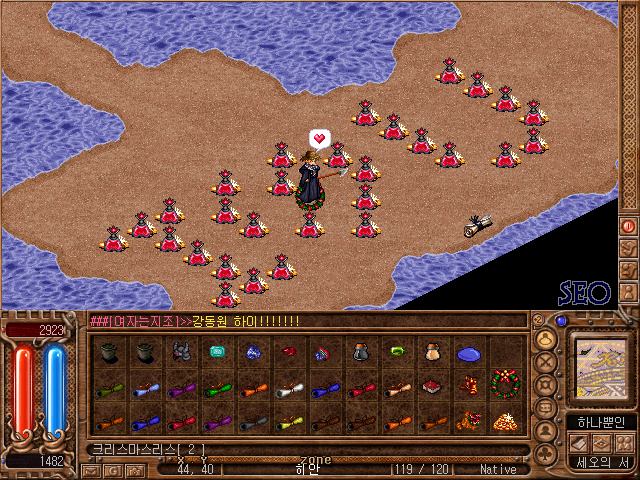Image resolution: width=640 pixels, height=480 pixels.
Task: Click the camera screenshot button
Action: tap(136, 470)
